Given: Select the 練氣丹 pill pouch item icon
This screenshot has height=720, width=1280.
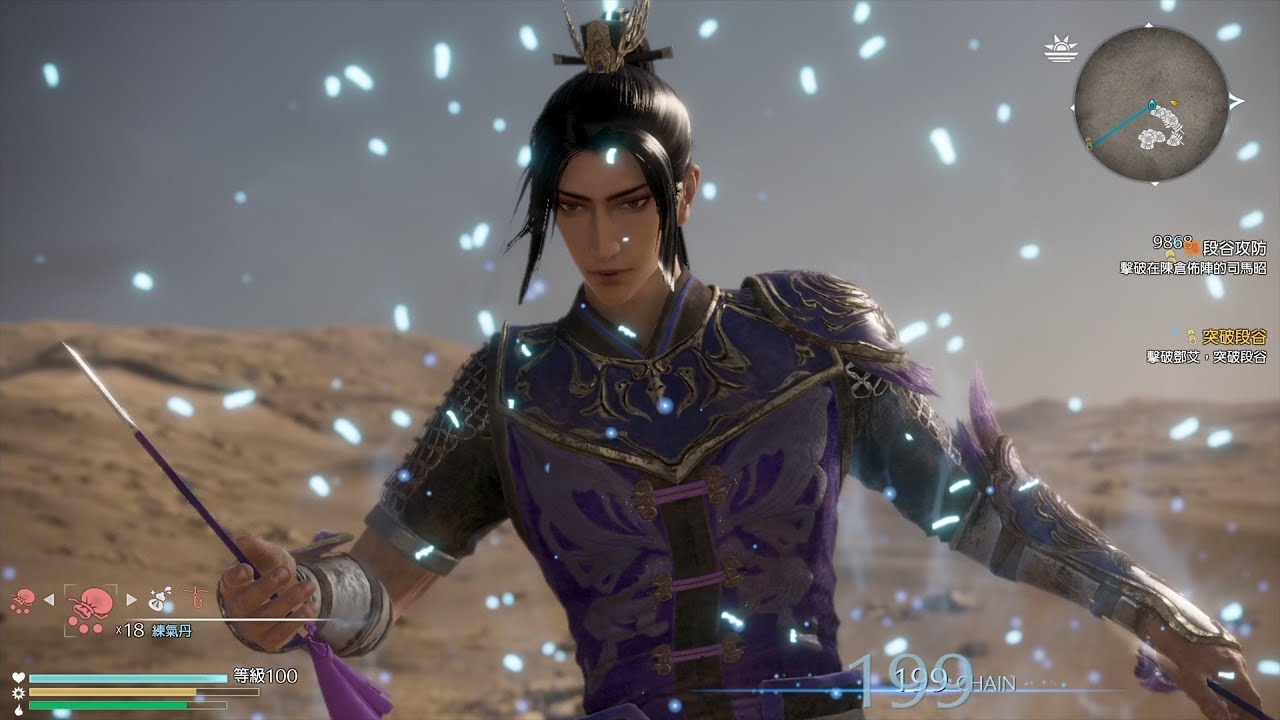Looking at the screenshot, I should [90, 610].
